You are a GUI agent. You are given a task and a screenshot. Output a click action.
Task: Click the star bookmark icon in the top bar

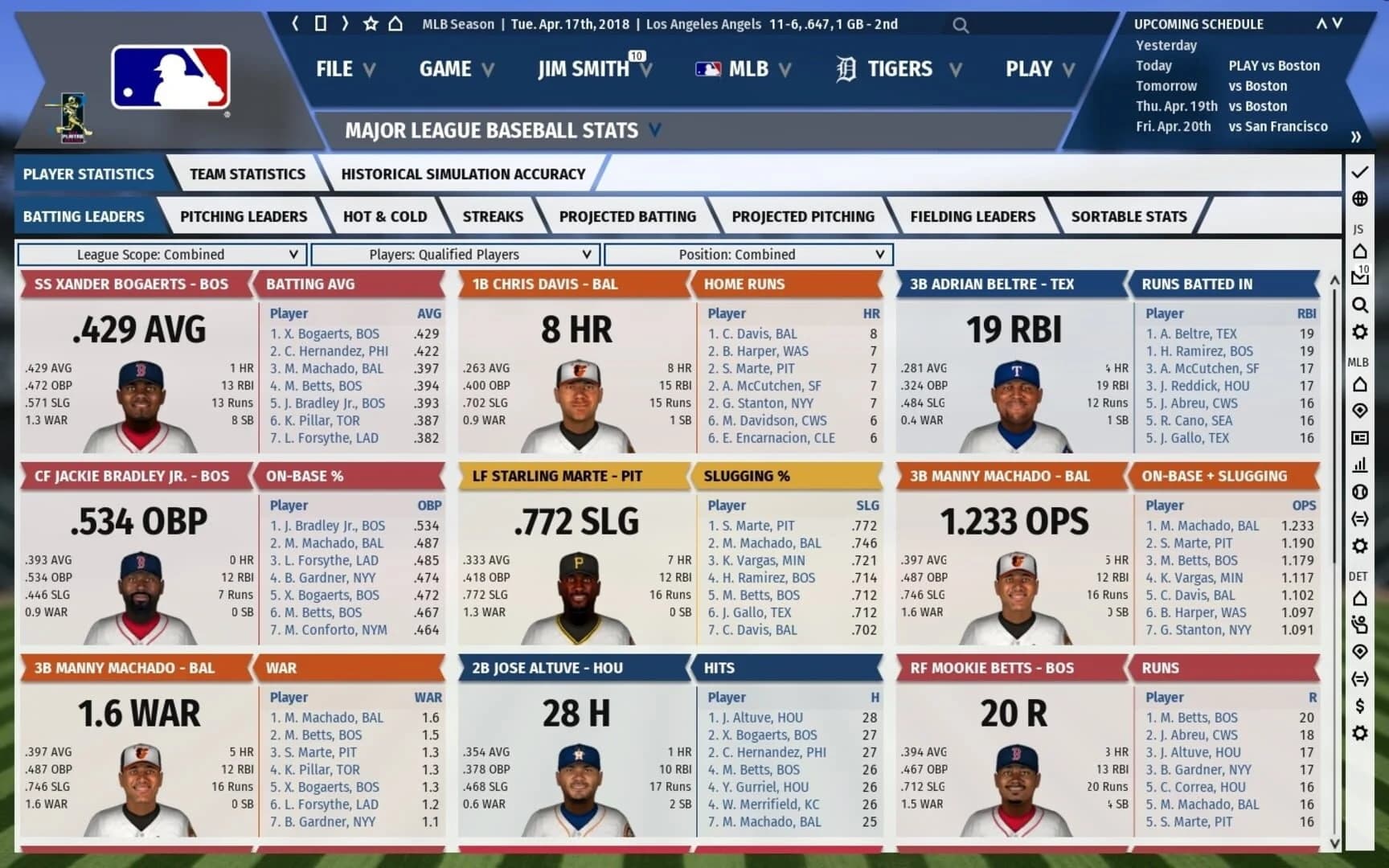[x=369, y=23]
